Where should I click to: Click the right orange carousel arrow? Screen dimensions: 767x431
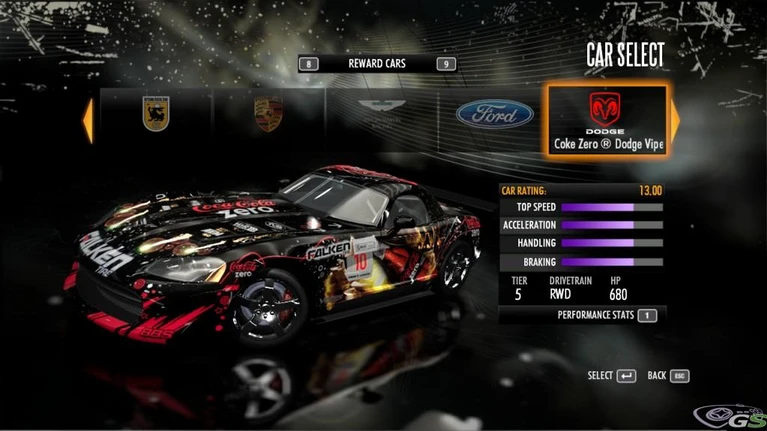pos(675,119)
